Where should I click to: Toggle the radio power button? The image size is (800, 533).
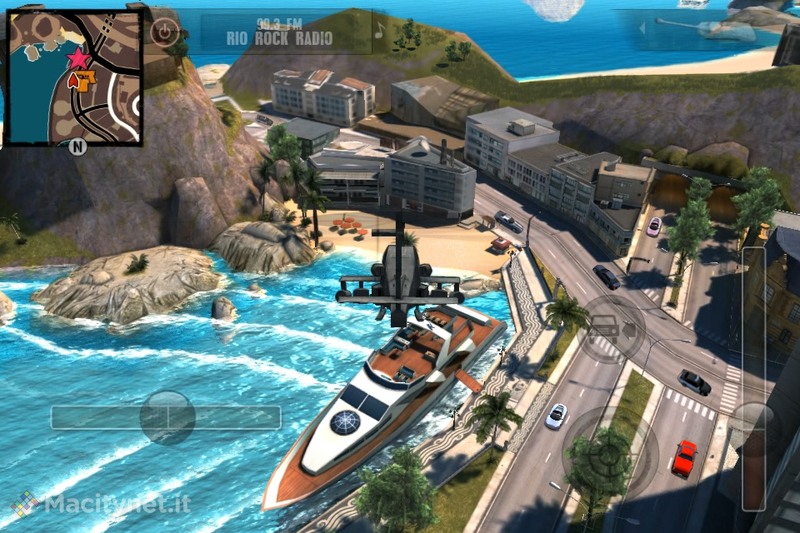tap(164, 31)
